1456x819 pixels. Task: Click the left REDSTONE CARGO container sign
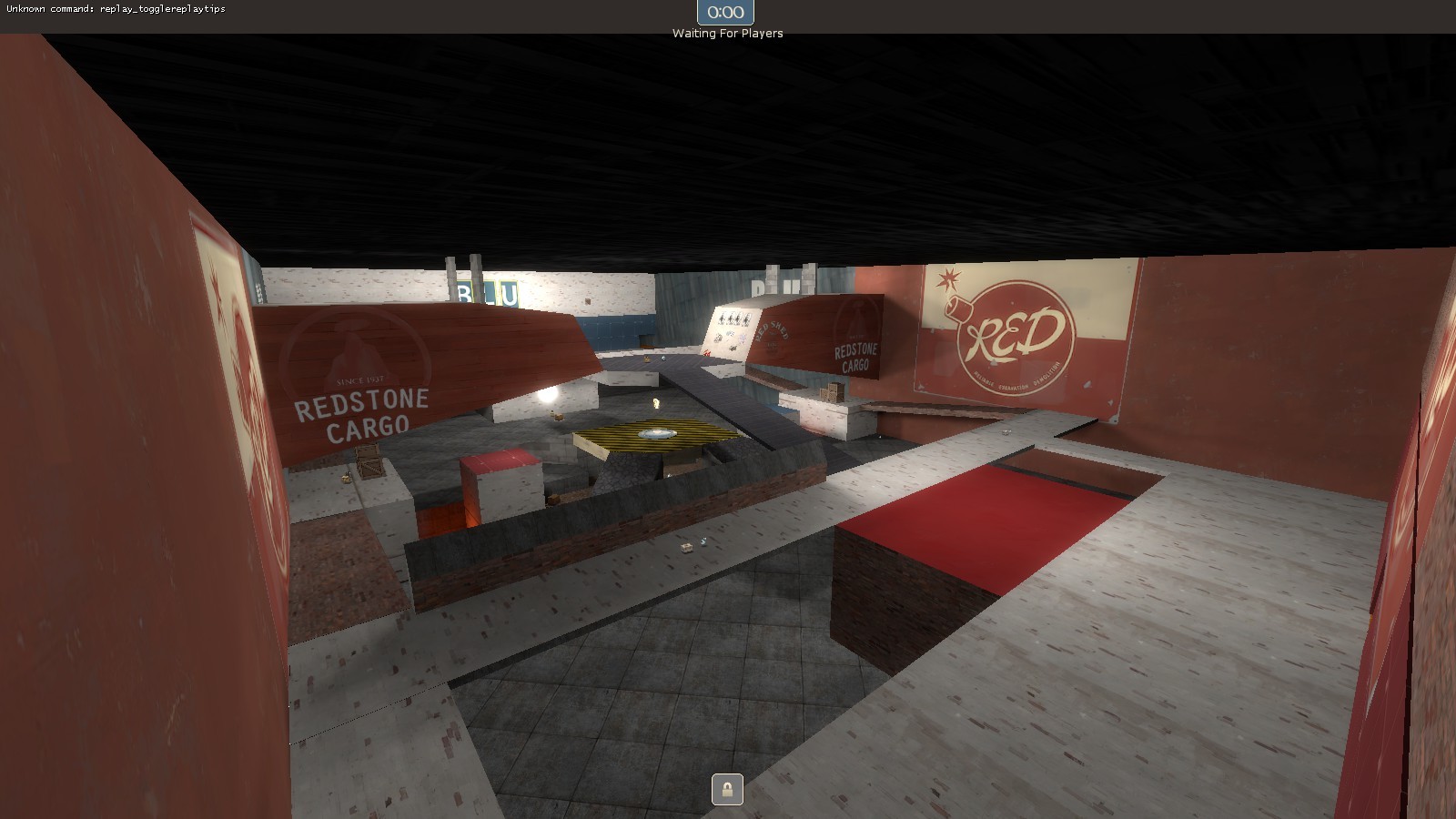pyautogui.click(x=359, y=414)
